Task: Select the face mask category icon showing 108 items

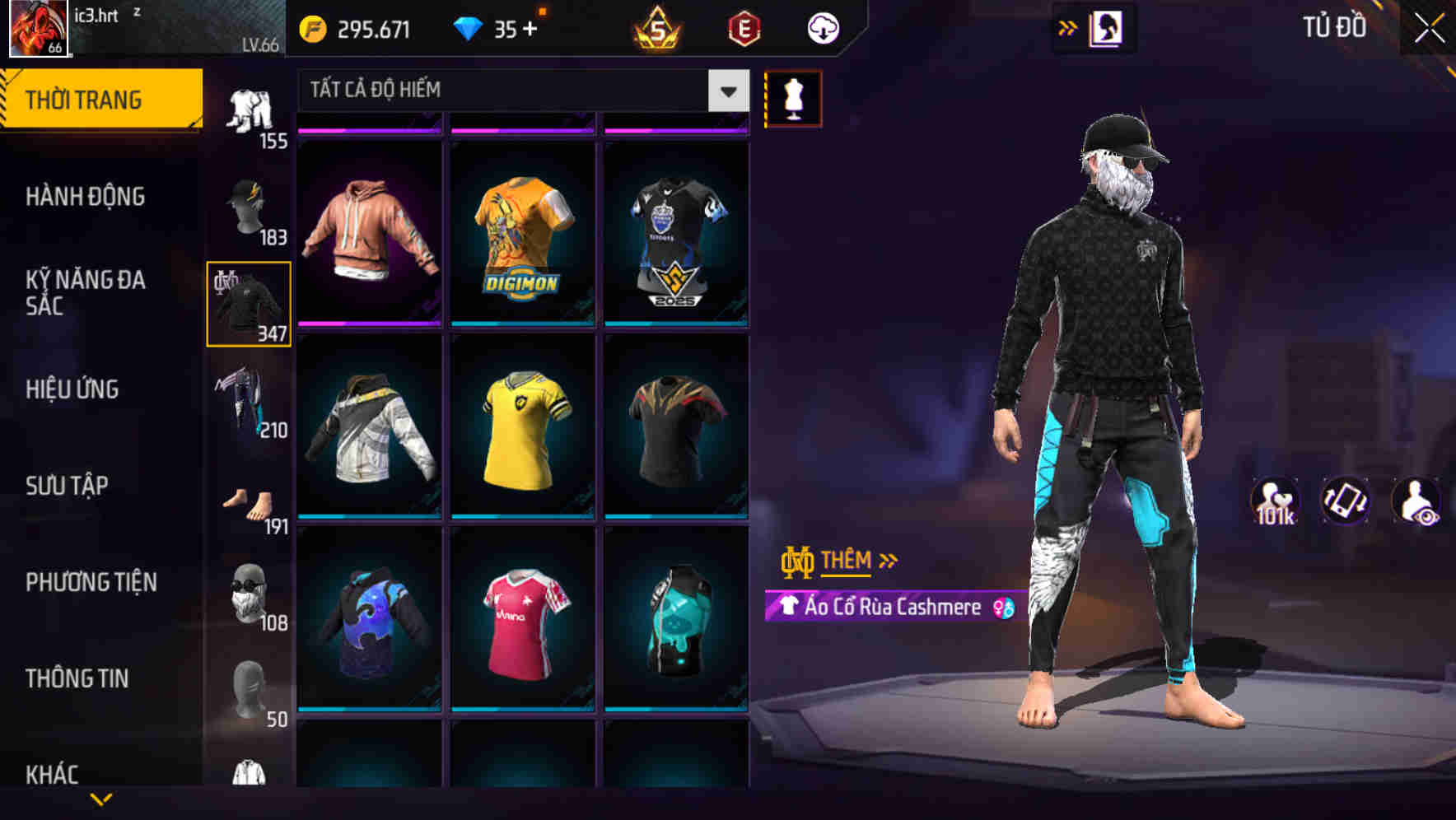Action: coord(249,591)
